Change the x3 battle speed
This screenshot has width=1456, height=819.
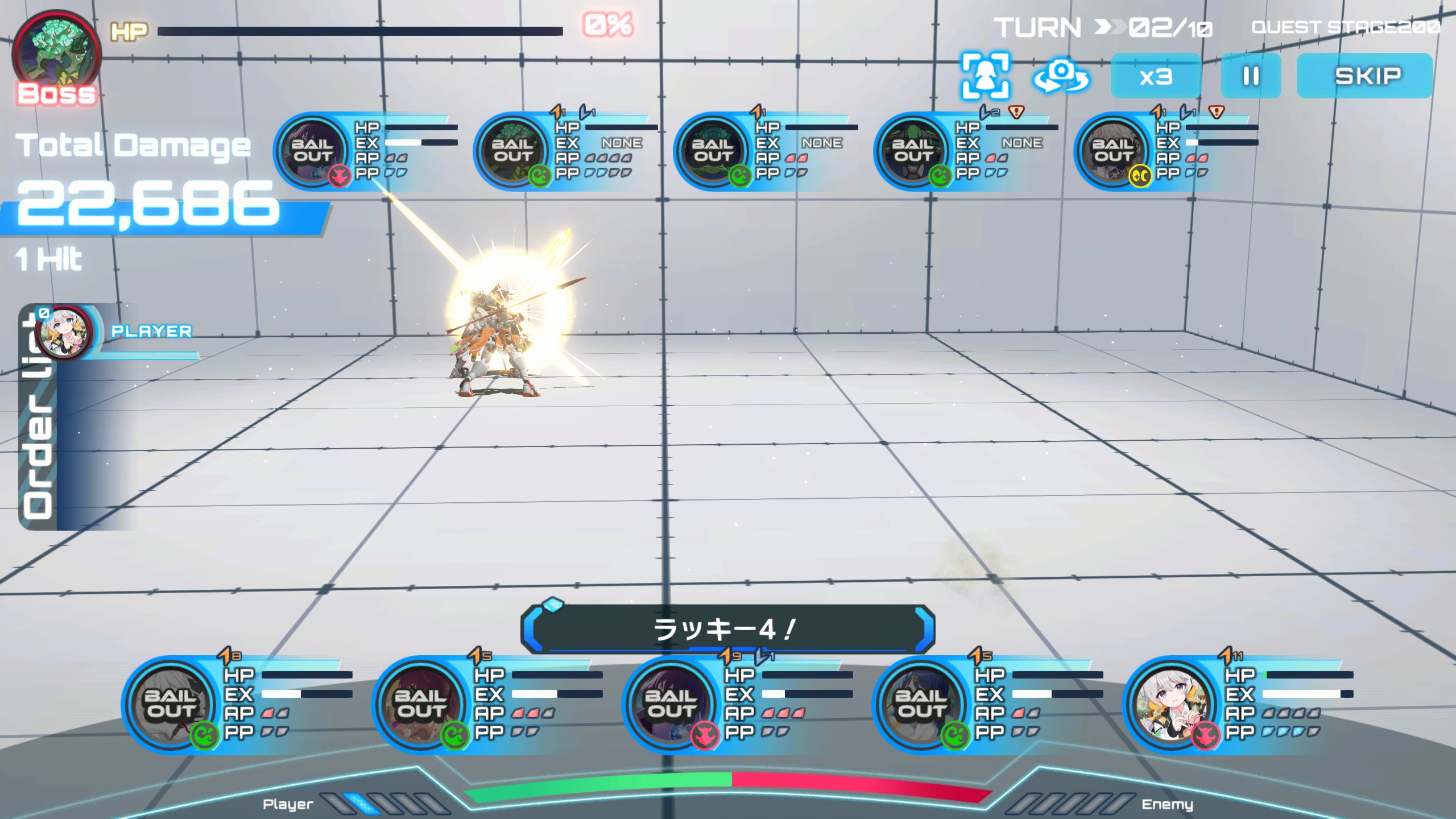1155,76
